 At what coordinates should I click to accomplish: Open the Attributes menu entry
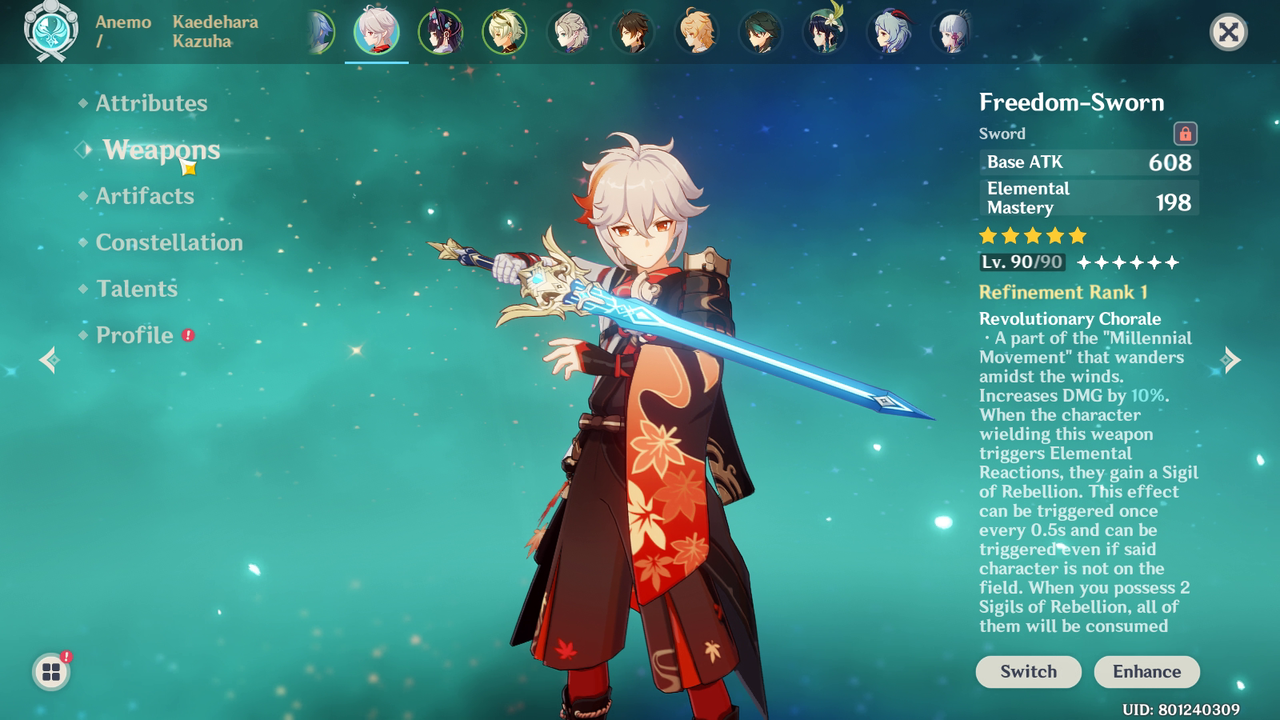[x=151, y=103]
